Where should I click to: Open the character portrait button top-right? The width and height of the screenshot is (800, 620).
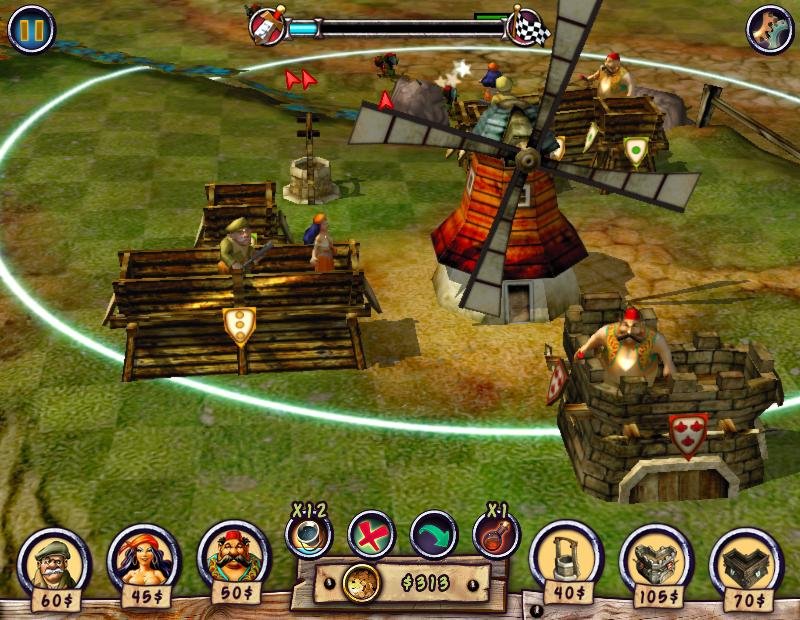tap(769, 30)
